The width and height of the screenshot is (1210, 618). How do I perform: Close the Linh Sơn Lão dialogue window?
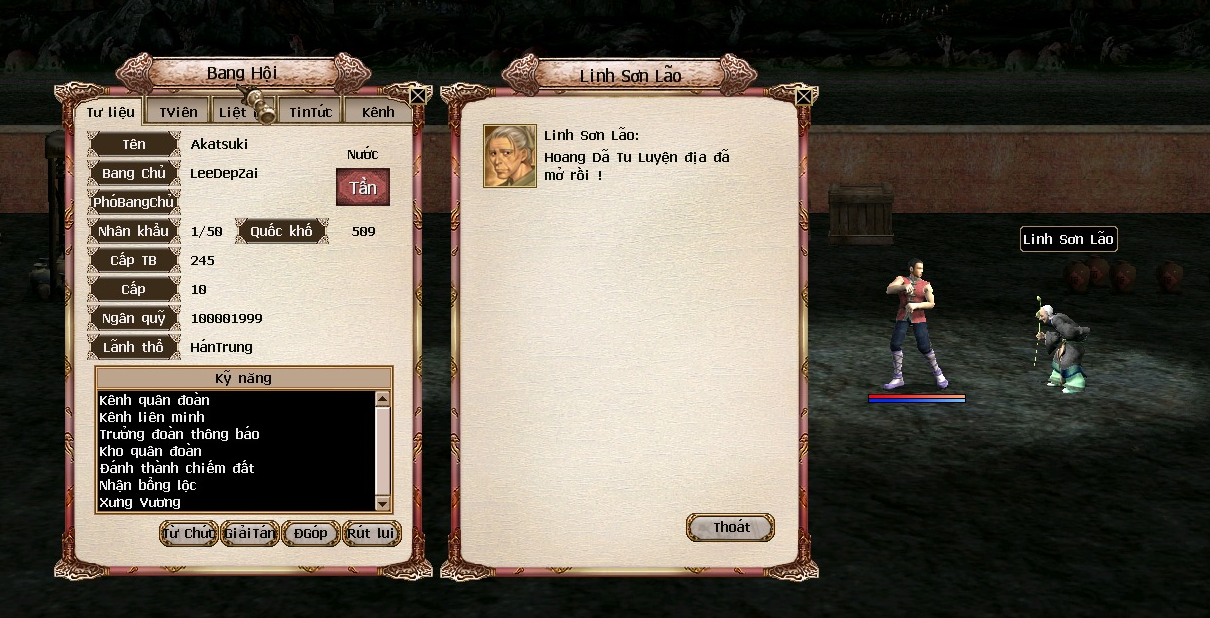(803, 96)
